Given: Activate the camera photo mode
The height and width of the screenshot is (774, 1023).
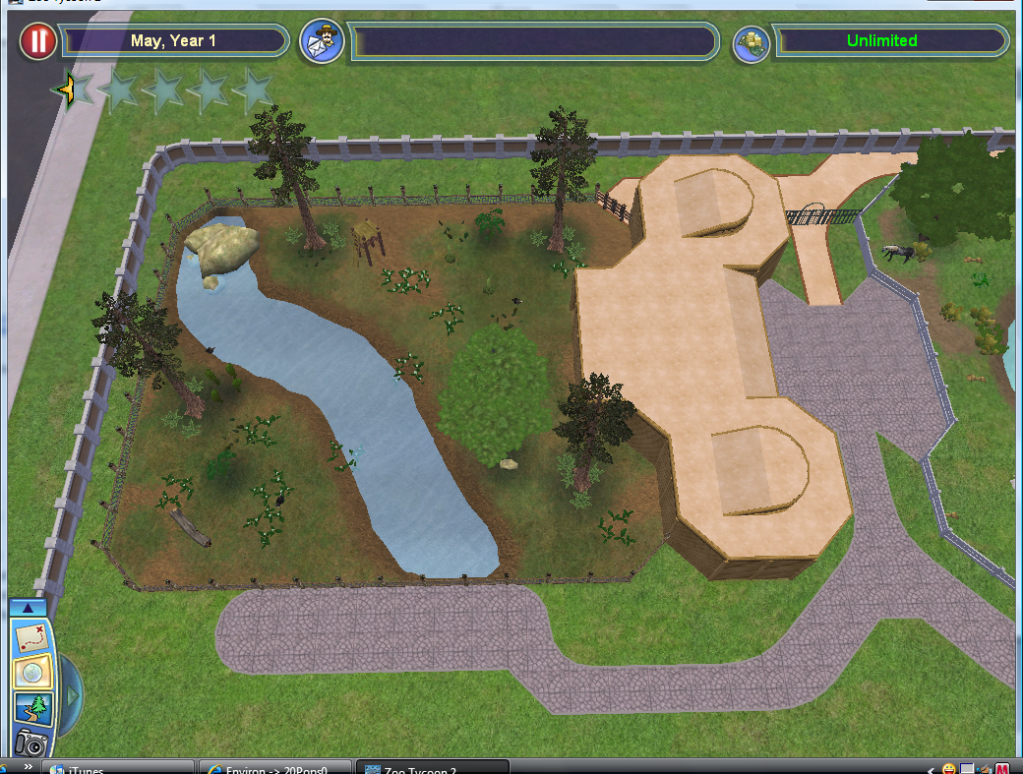Looking at the screenshot, I should [x=31, y=742].
